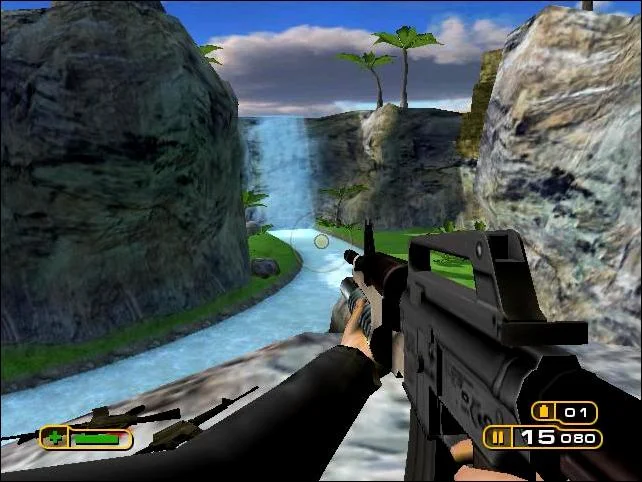Click the green health cross icon

(54, 438)
